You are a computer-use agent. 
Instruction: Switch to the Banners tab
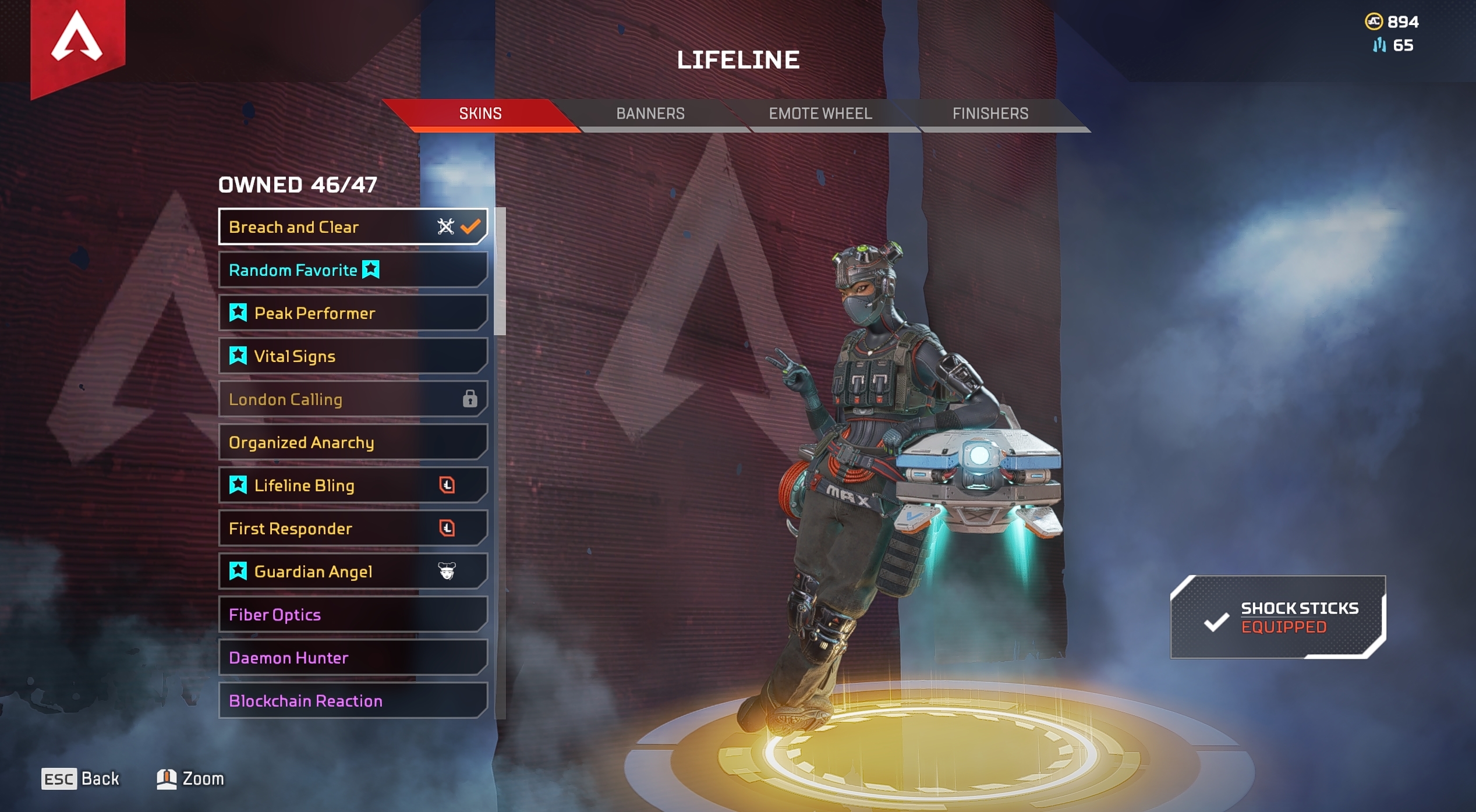point(650,114)
